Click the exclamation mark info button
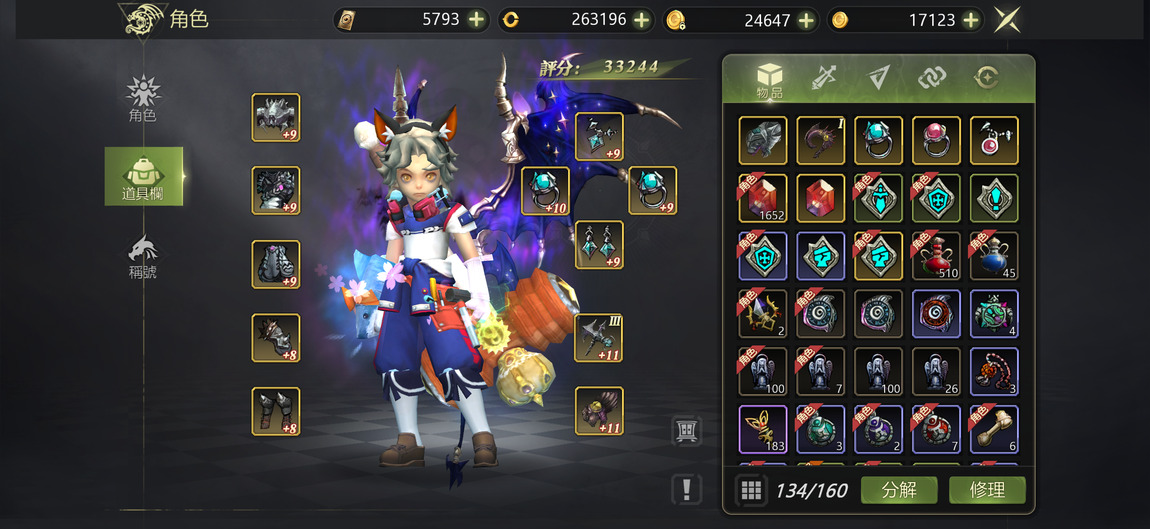 (686, 489)
